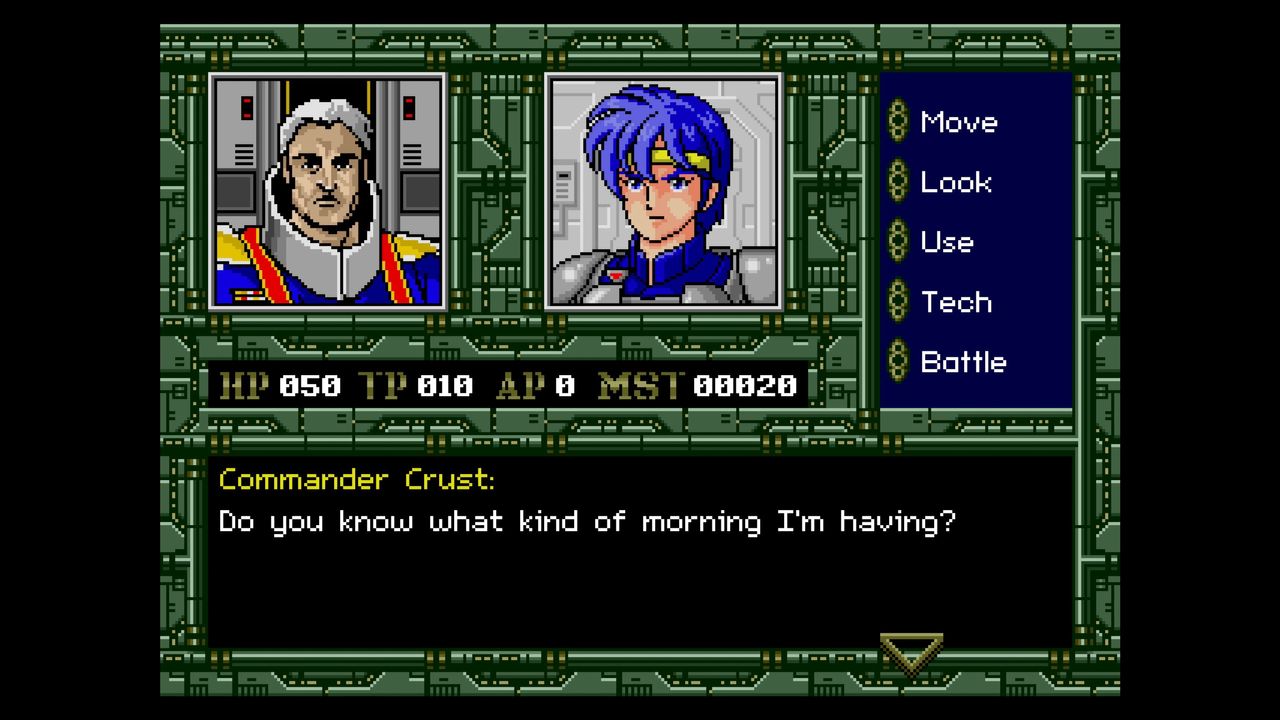Advance dialogue with the down arrow
Screen dimensions: 1280x720
point(911,652)
